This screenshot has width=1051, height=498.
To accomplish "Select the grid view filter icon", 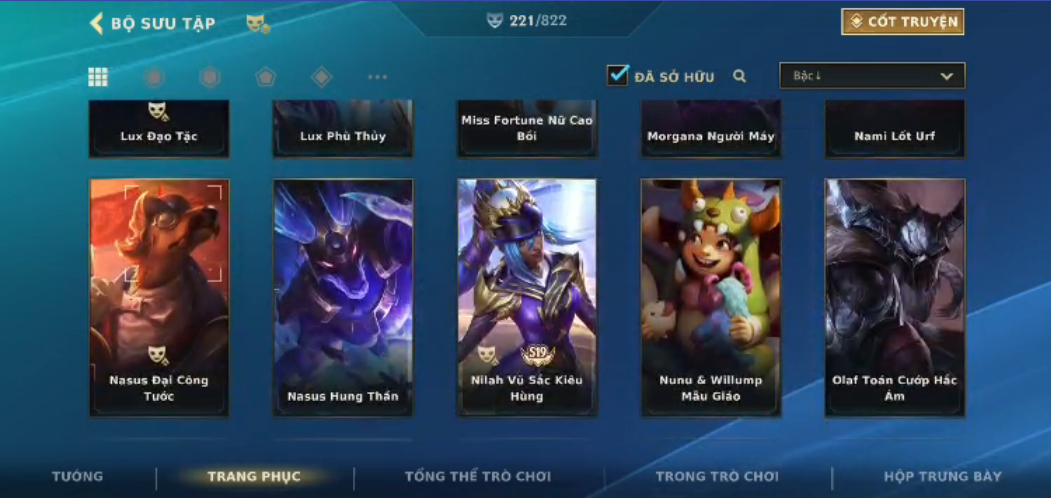I will (98, 77).
